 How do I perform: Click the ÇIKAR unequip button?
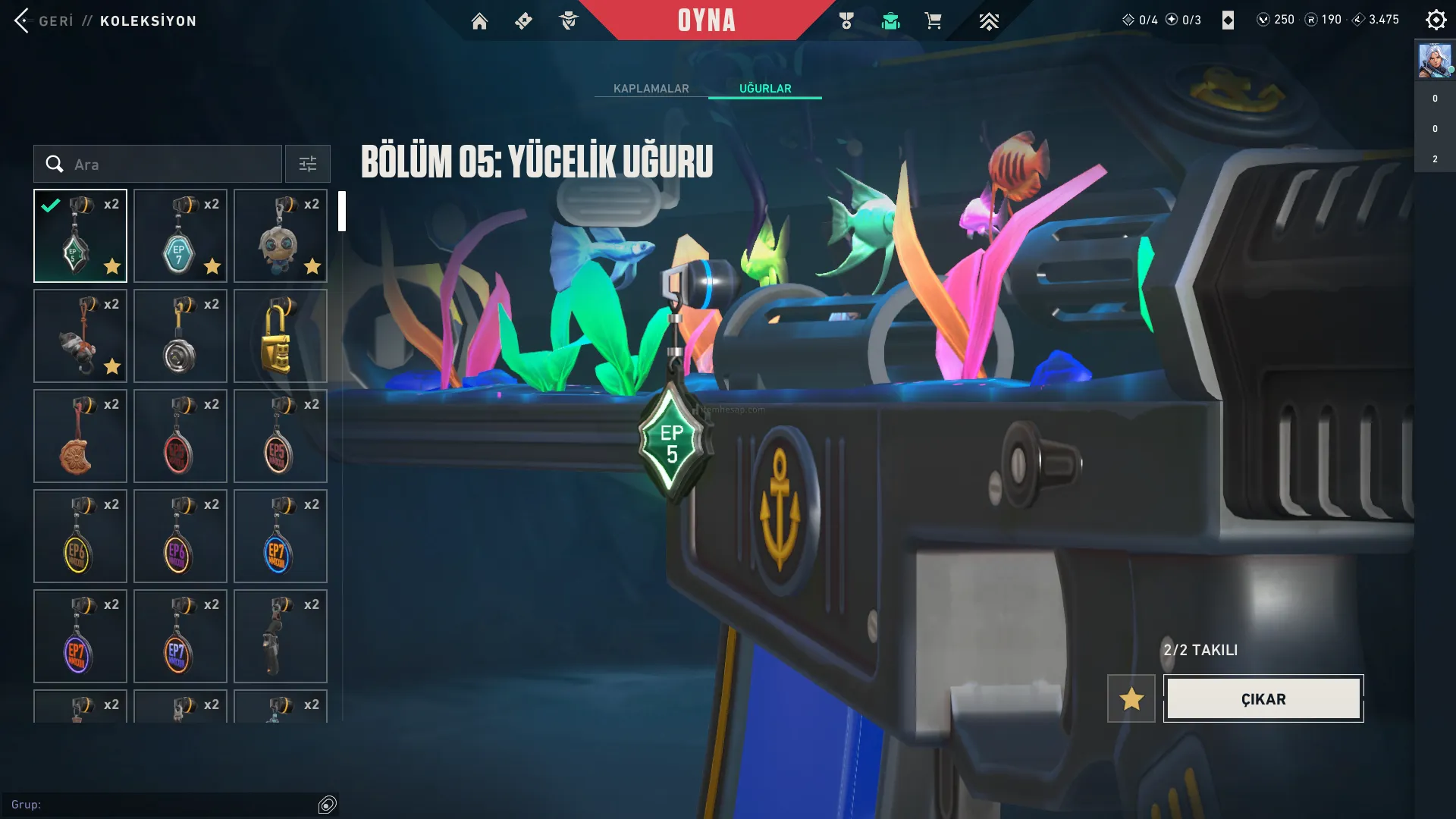pos(1263,698)
